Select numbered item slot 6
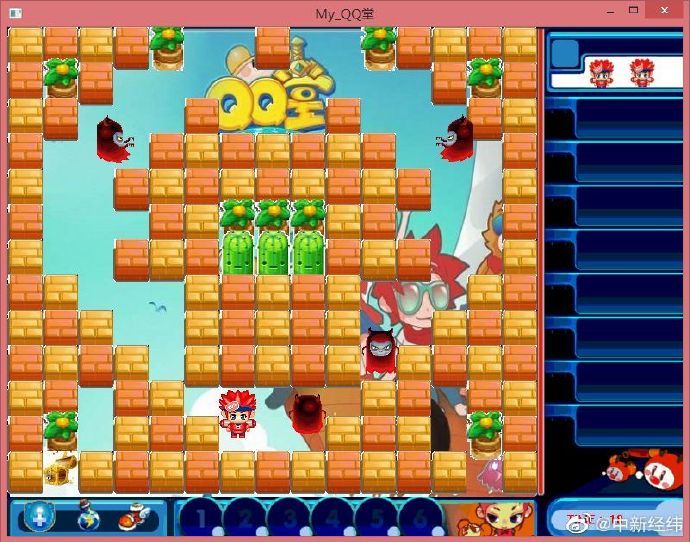Image resolution: width=690 pixels, height=542 pixels. pyautogui.click(x=417, y=519)
